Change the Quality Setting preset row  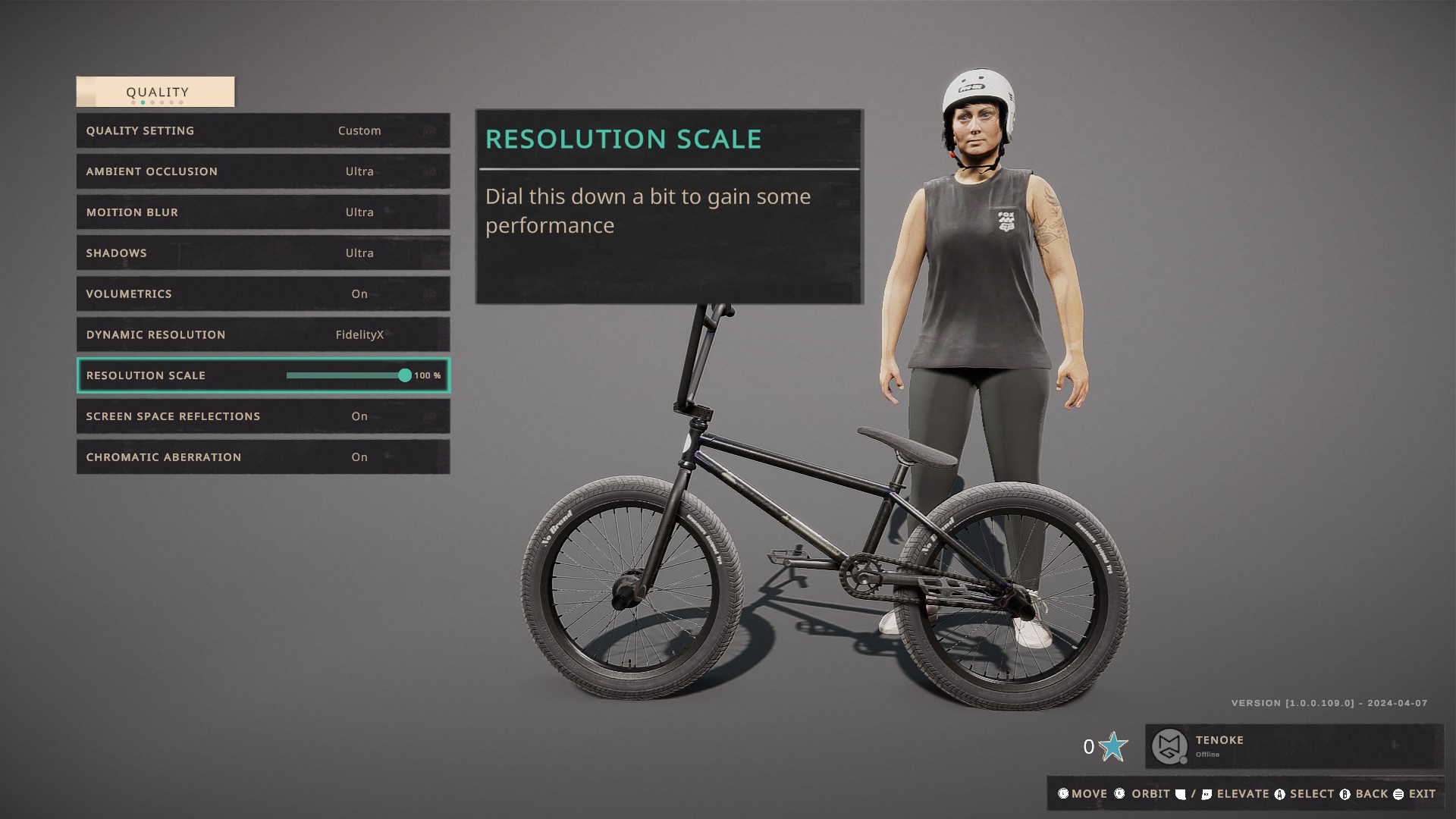point(262,130)
